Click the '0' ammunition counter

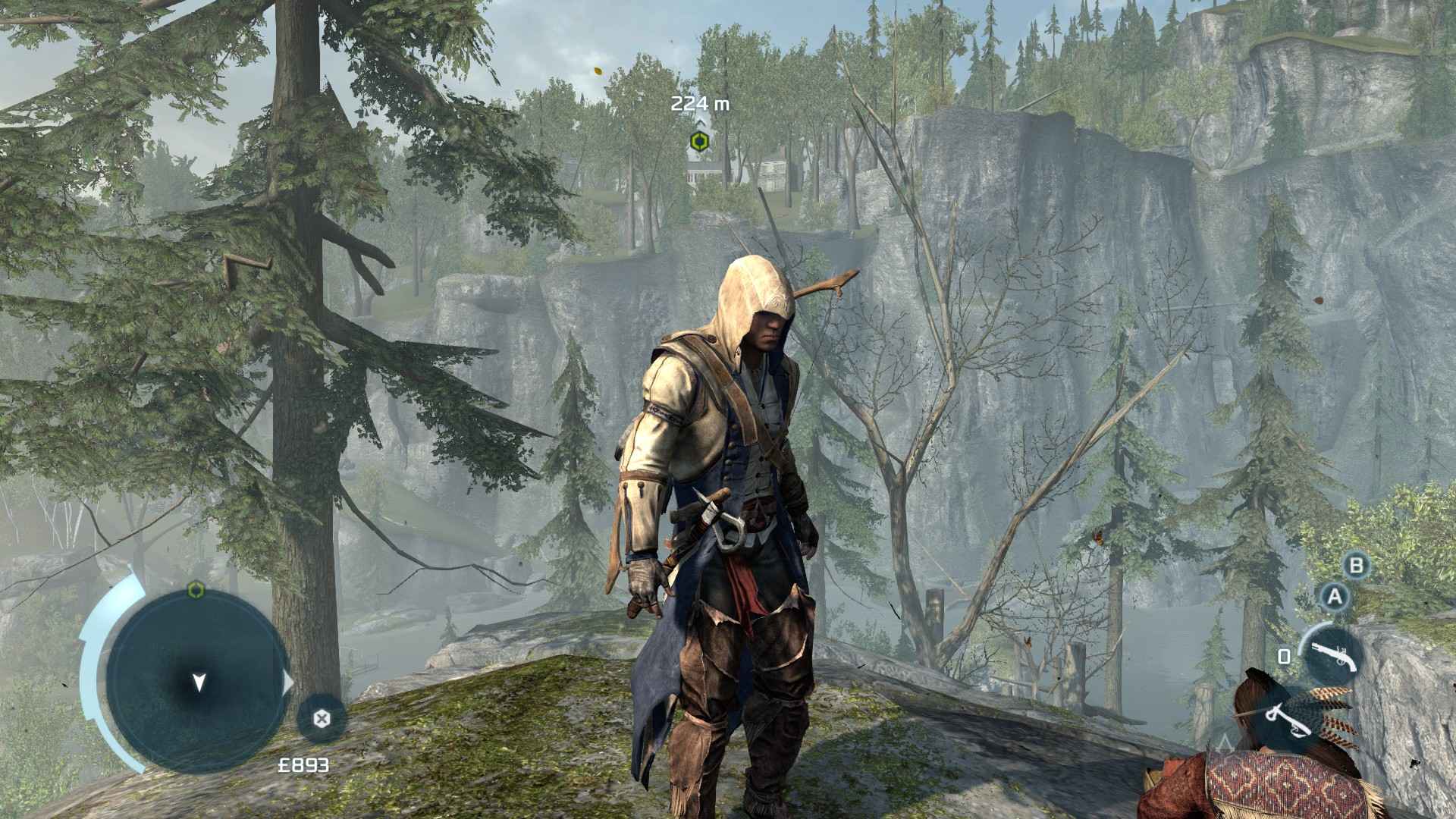[x=1284, y=656]
